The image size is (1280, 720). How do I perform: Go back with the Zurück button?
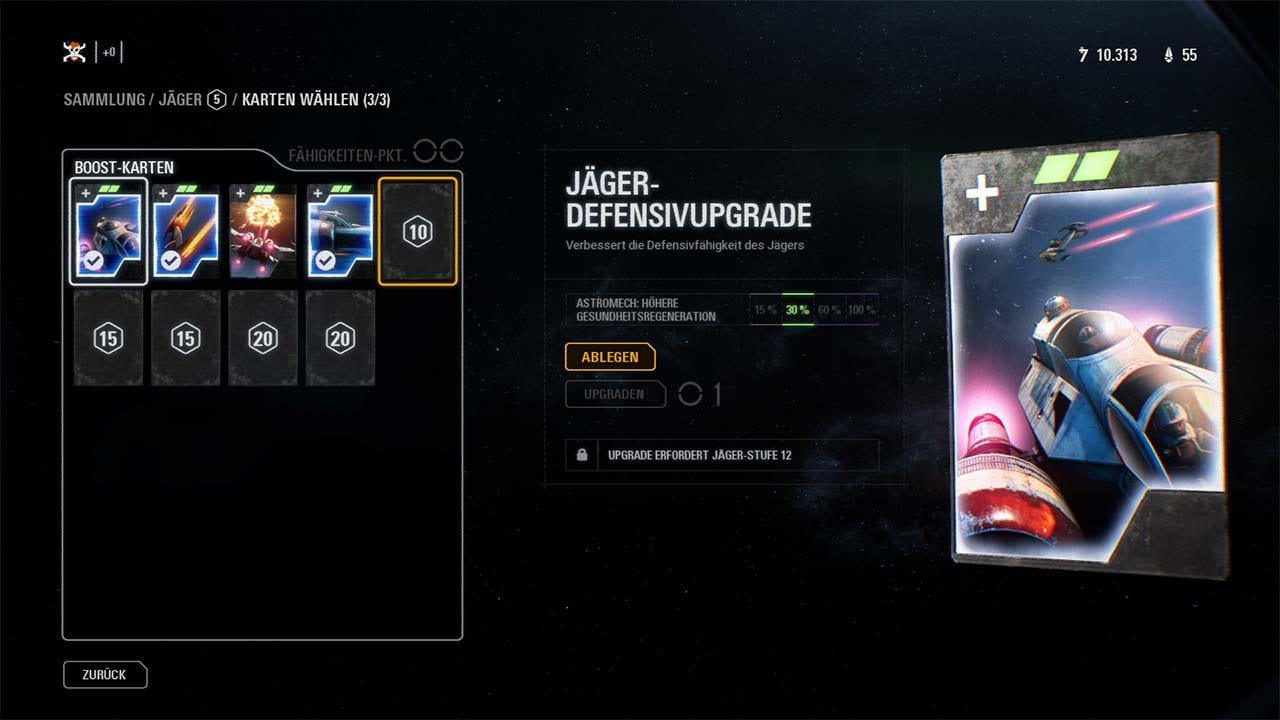(x=105, y=675)
